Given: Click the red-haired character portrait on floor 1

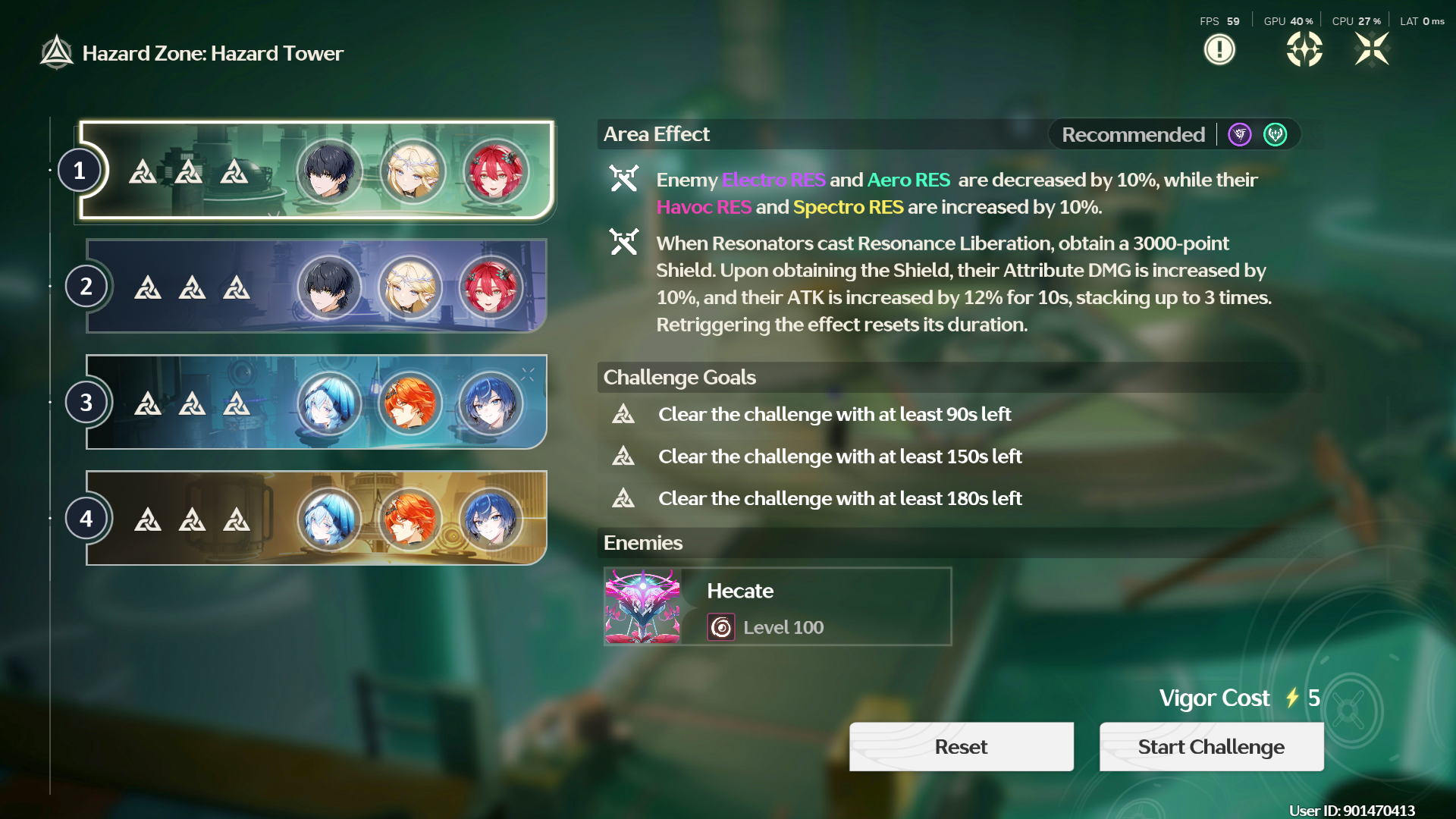Looking at the screenshot, I should 497,170.
